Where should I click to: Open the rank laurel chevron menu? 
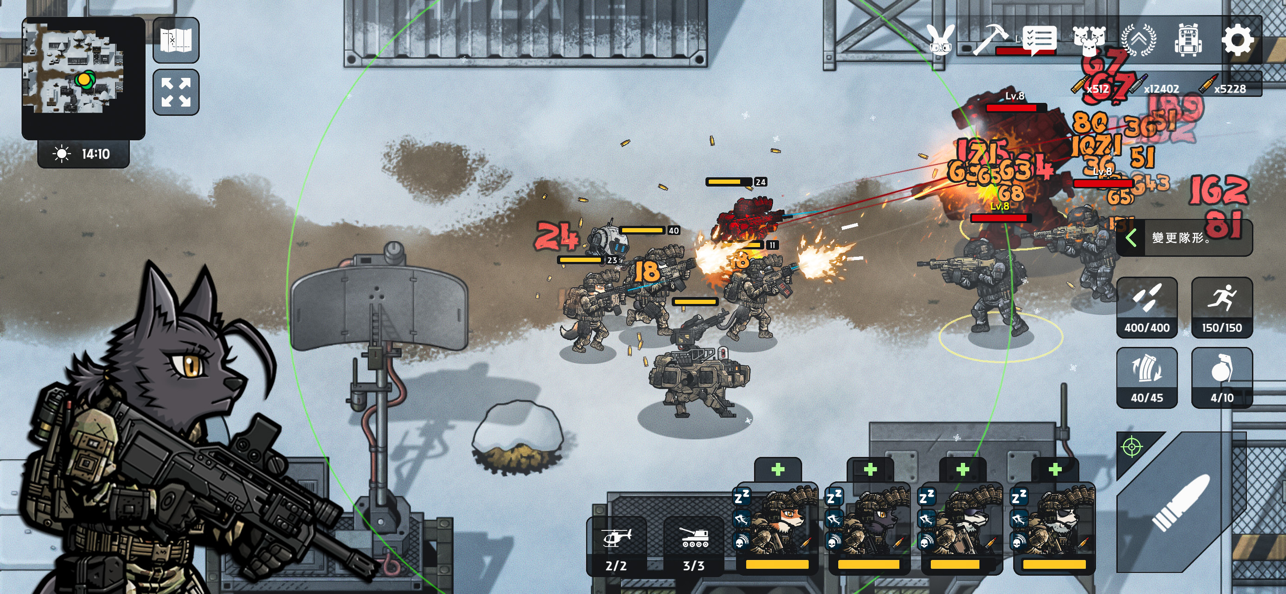1138,41
